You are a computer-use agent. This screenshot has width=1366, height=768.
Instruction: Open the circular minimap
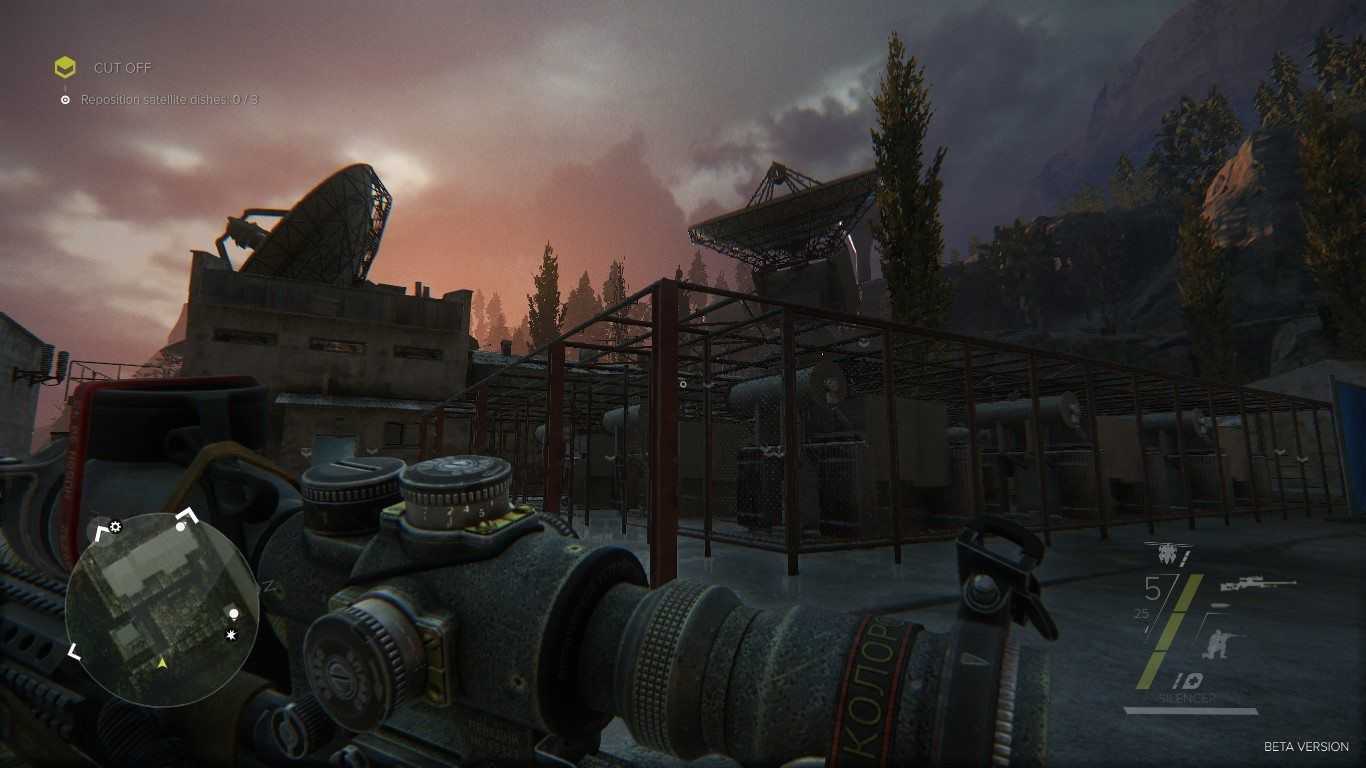click(x=162, y=610)
